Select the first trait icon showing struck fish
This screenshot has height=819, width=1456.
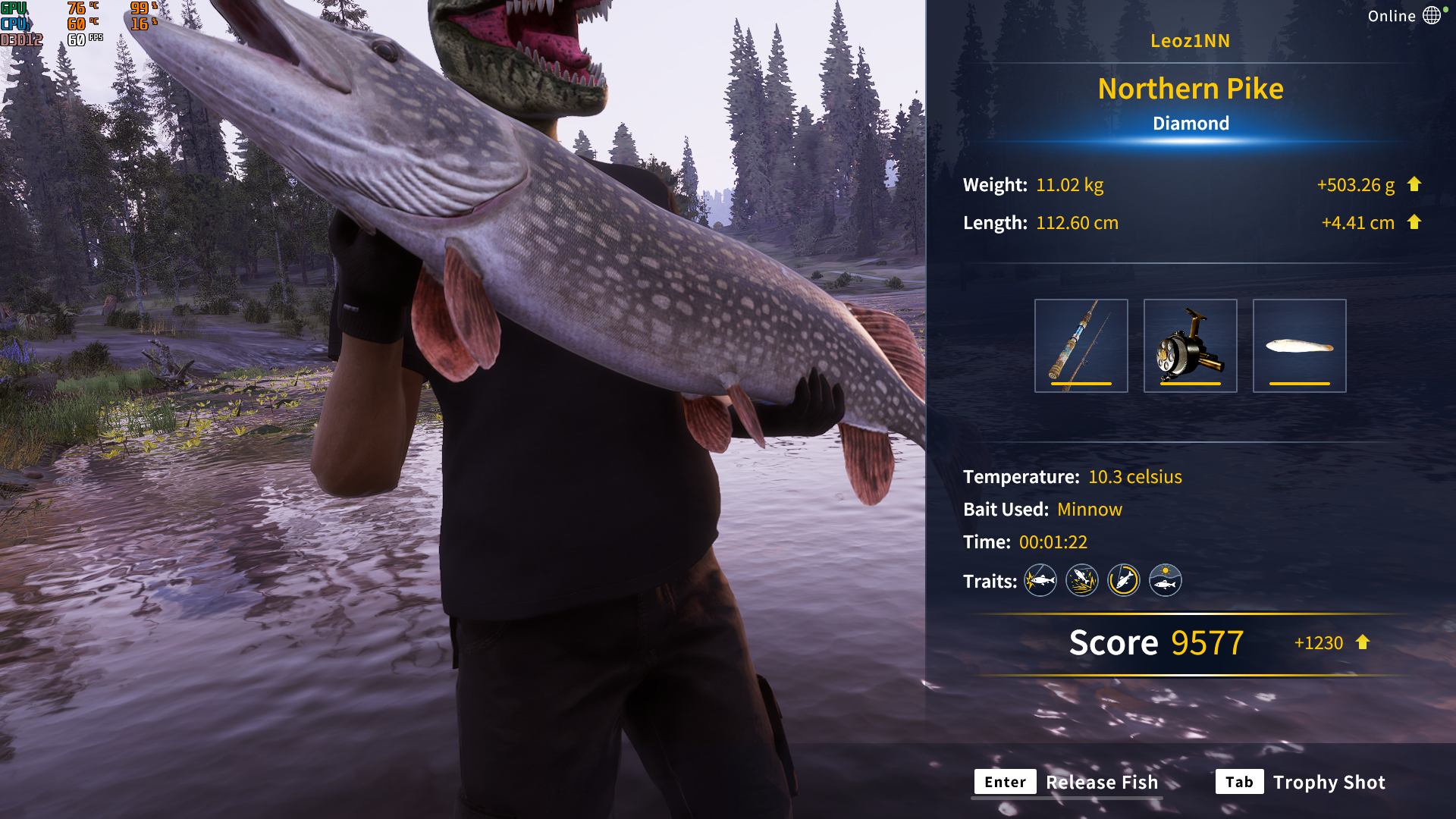tap(1040, 580)
